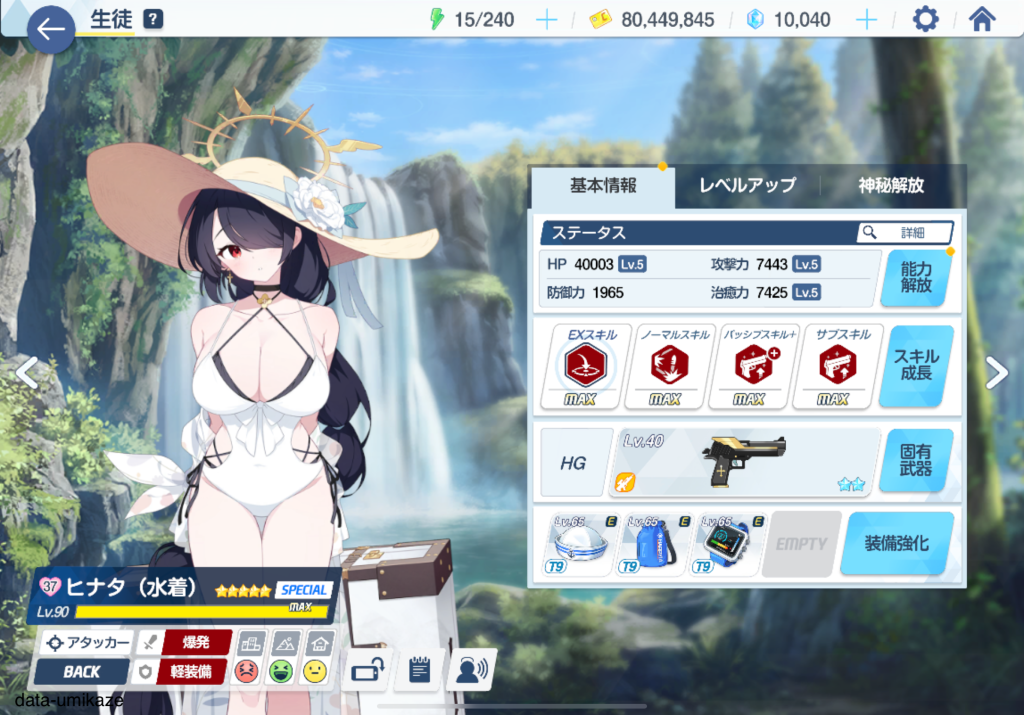1024x715 pixels.
Task: Select the サブスキル icon
Action: coord(831,367)
